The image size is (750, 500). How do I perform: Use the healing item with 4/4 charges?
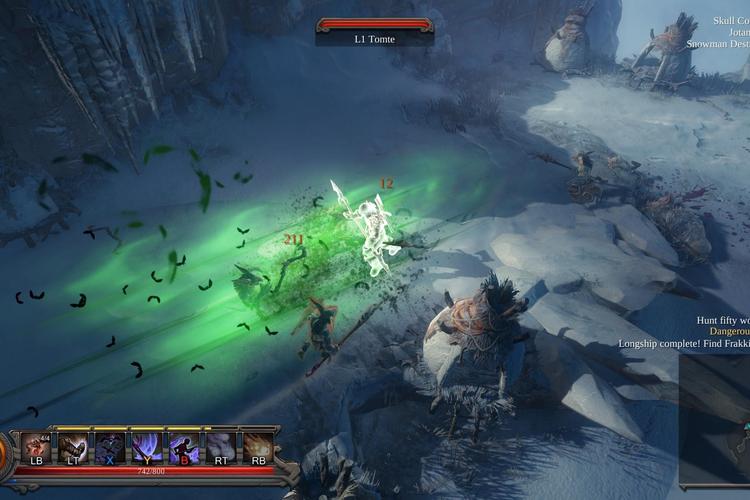tap(36, 445)
